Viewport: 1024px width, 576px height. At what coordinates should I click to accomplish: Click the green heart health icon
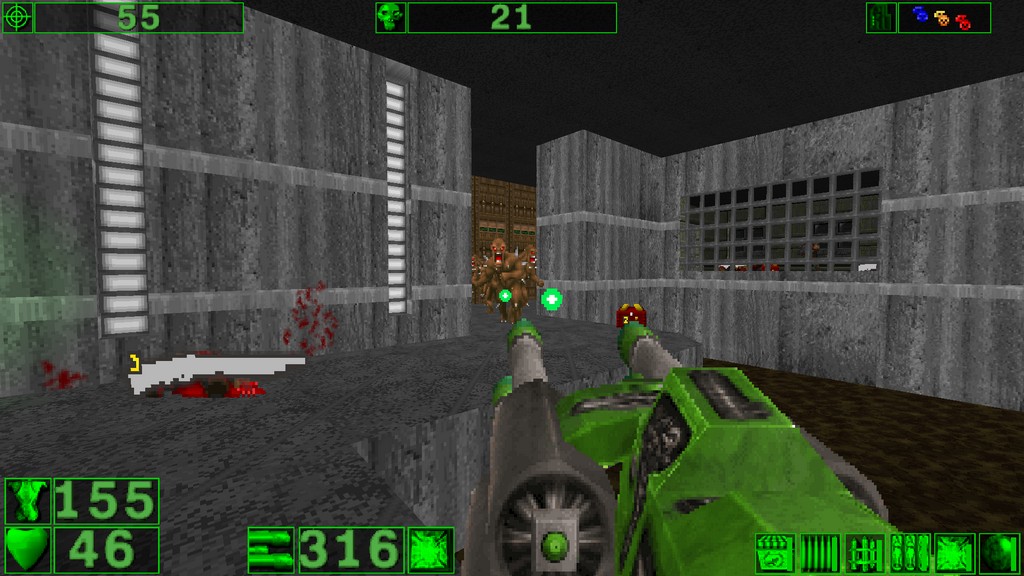pos(28,549)
